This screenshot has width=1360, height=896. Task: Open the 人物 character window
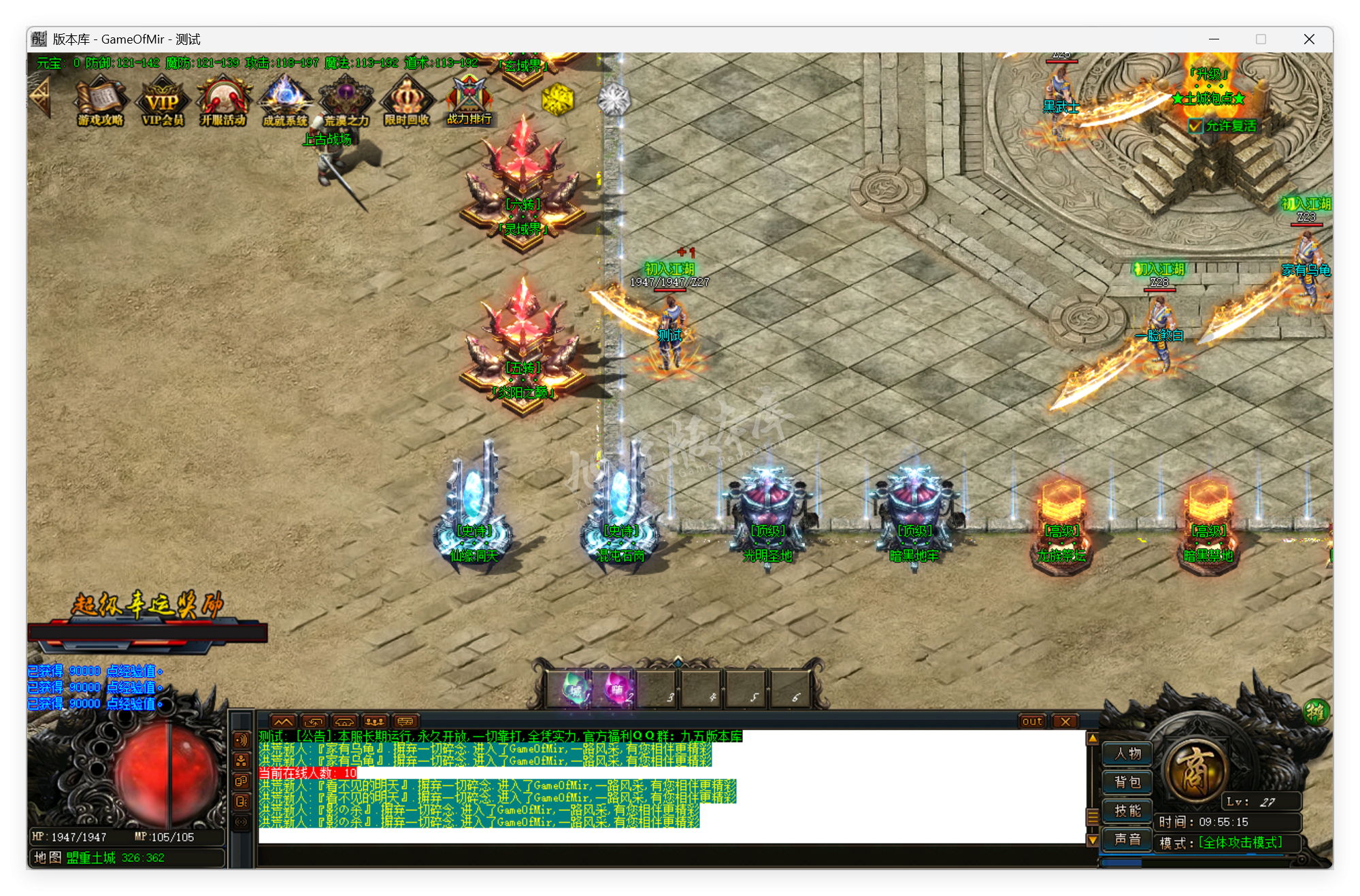click(1127, 754)
